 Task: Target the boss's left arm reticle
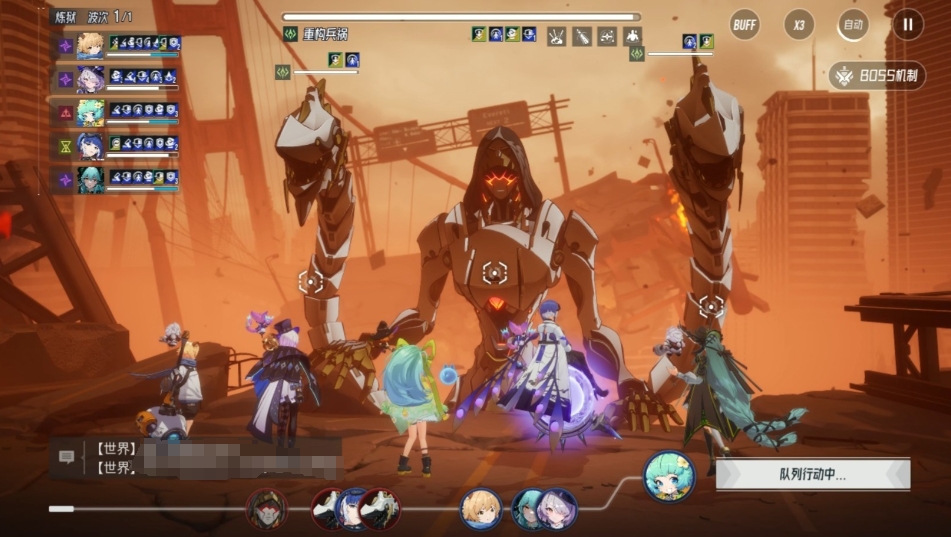tap(311, 282)
